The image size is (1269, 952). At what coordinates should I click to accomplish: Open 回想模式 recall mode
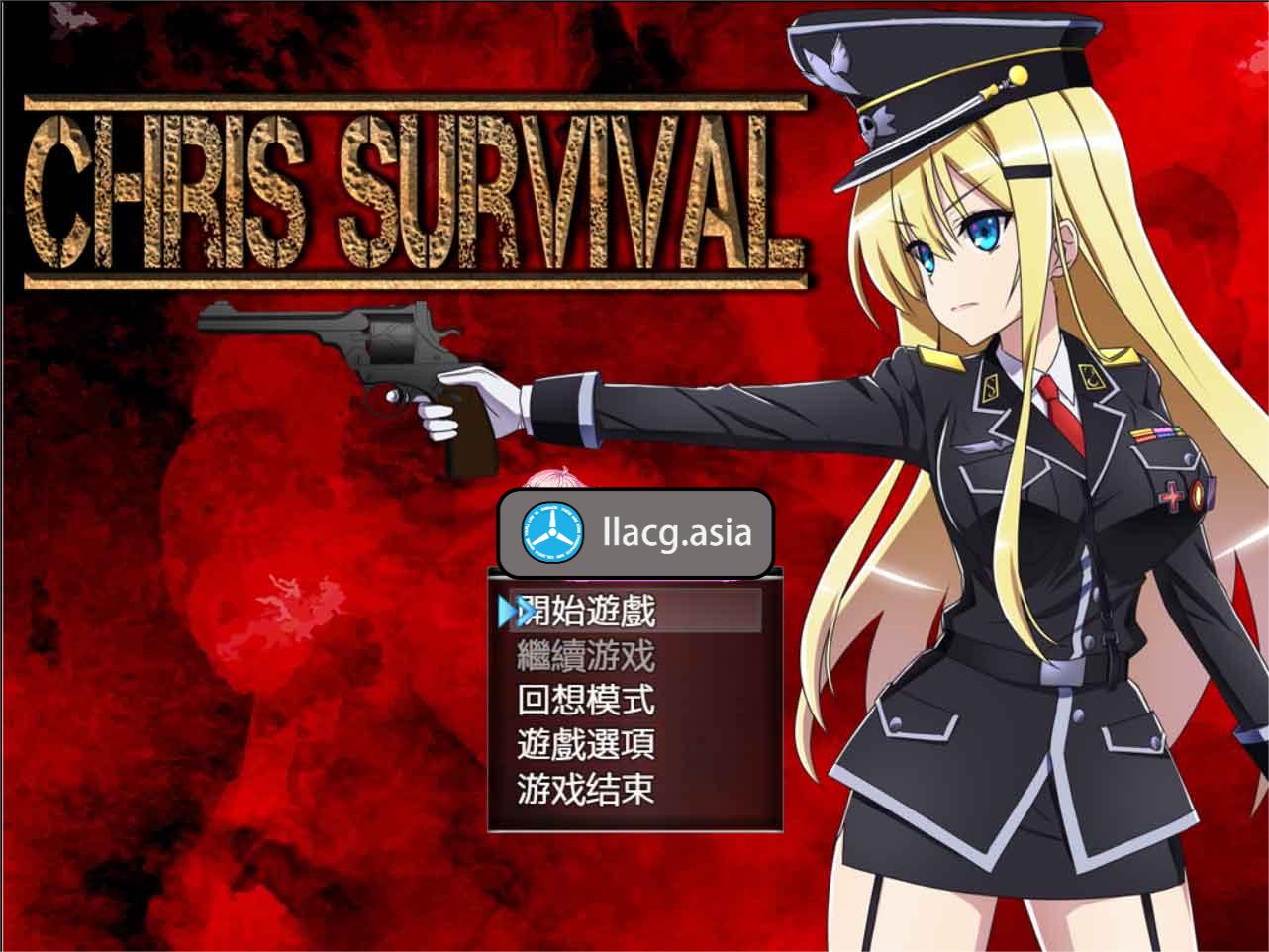click(588, 701)
